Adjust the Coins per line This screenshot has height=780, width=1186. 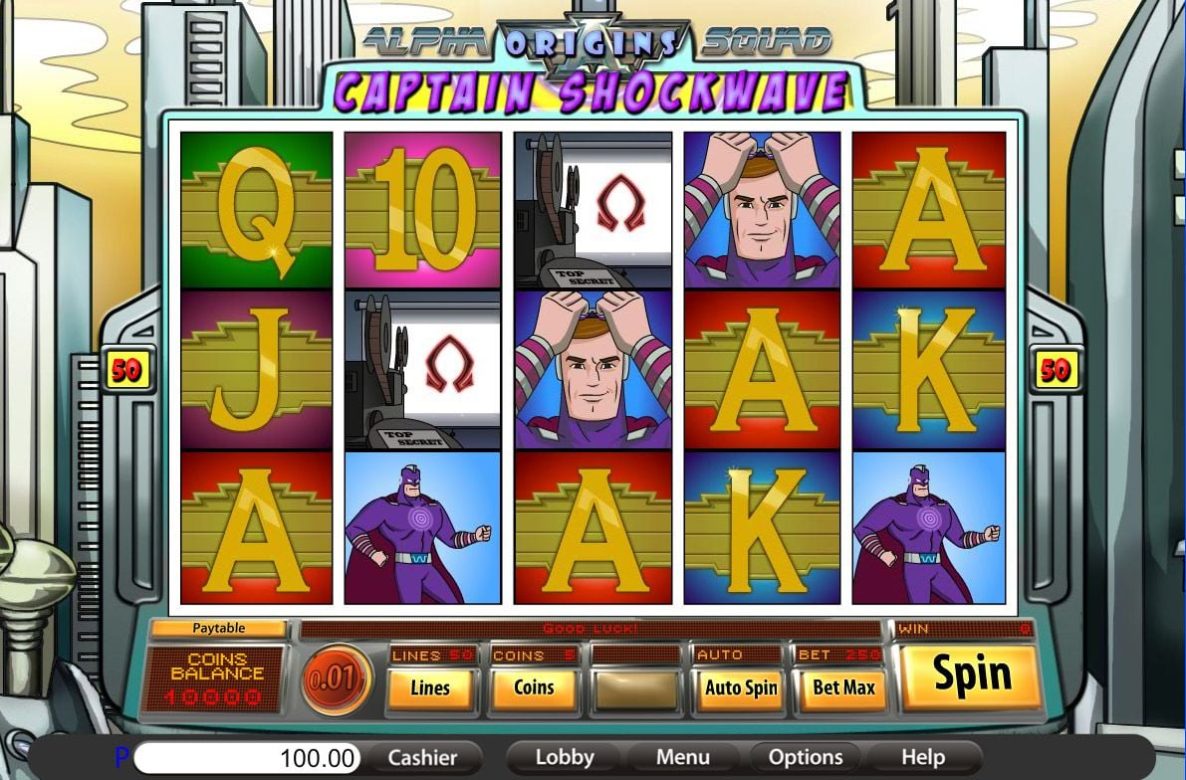[x=534, y=688]
